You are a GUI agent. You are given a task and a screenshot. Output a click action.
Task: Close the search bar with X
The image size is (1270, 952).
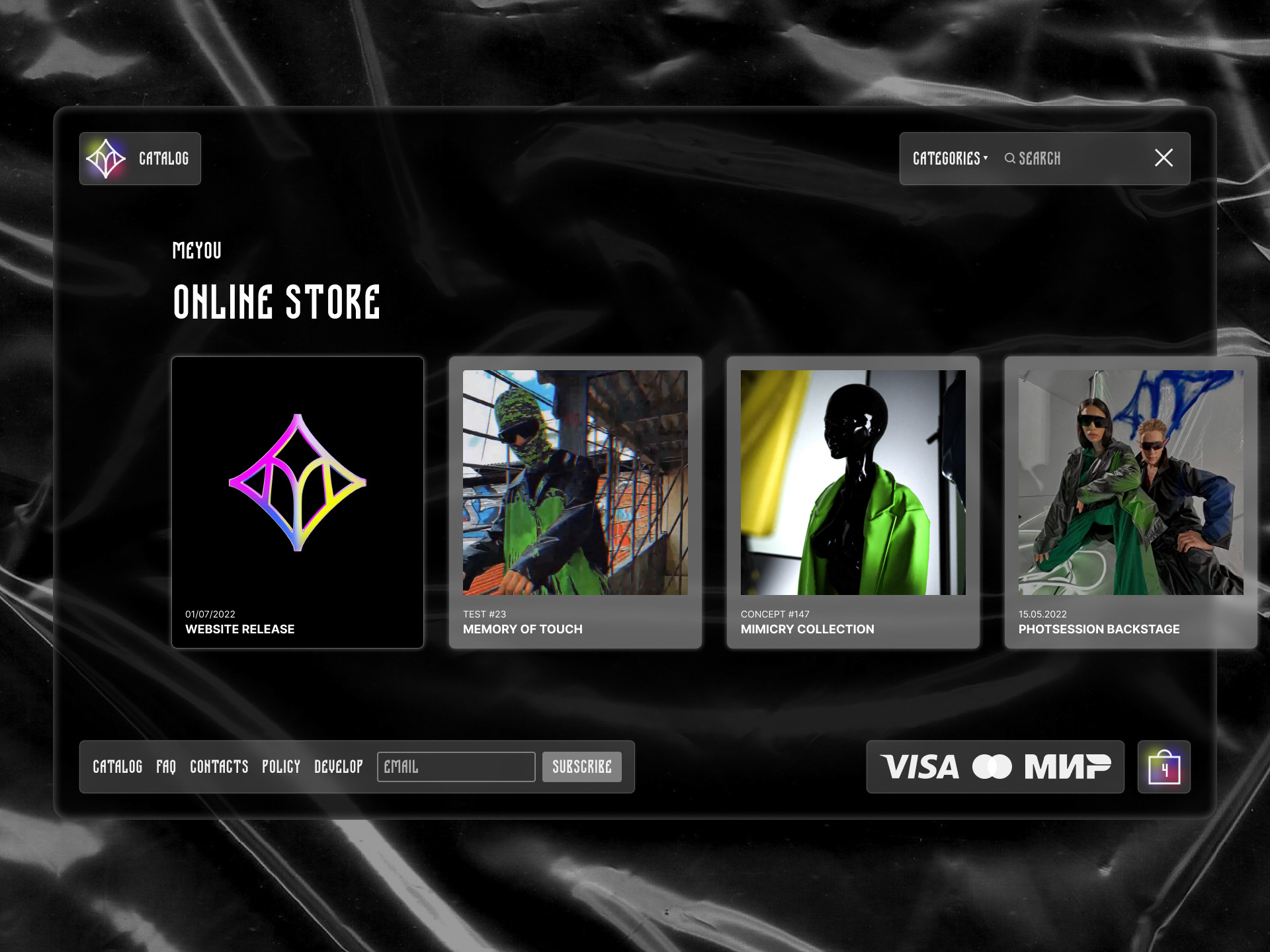click(1164, 158)
